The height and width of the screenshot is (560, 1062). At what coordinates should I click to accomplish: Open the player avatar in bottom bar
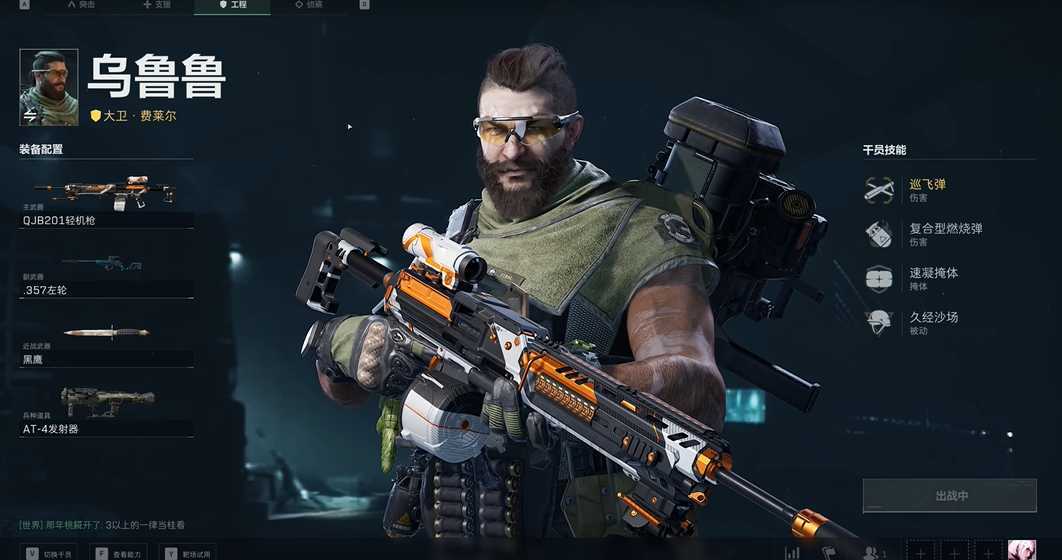click(x=1021, y=551)
